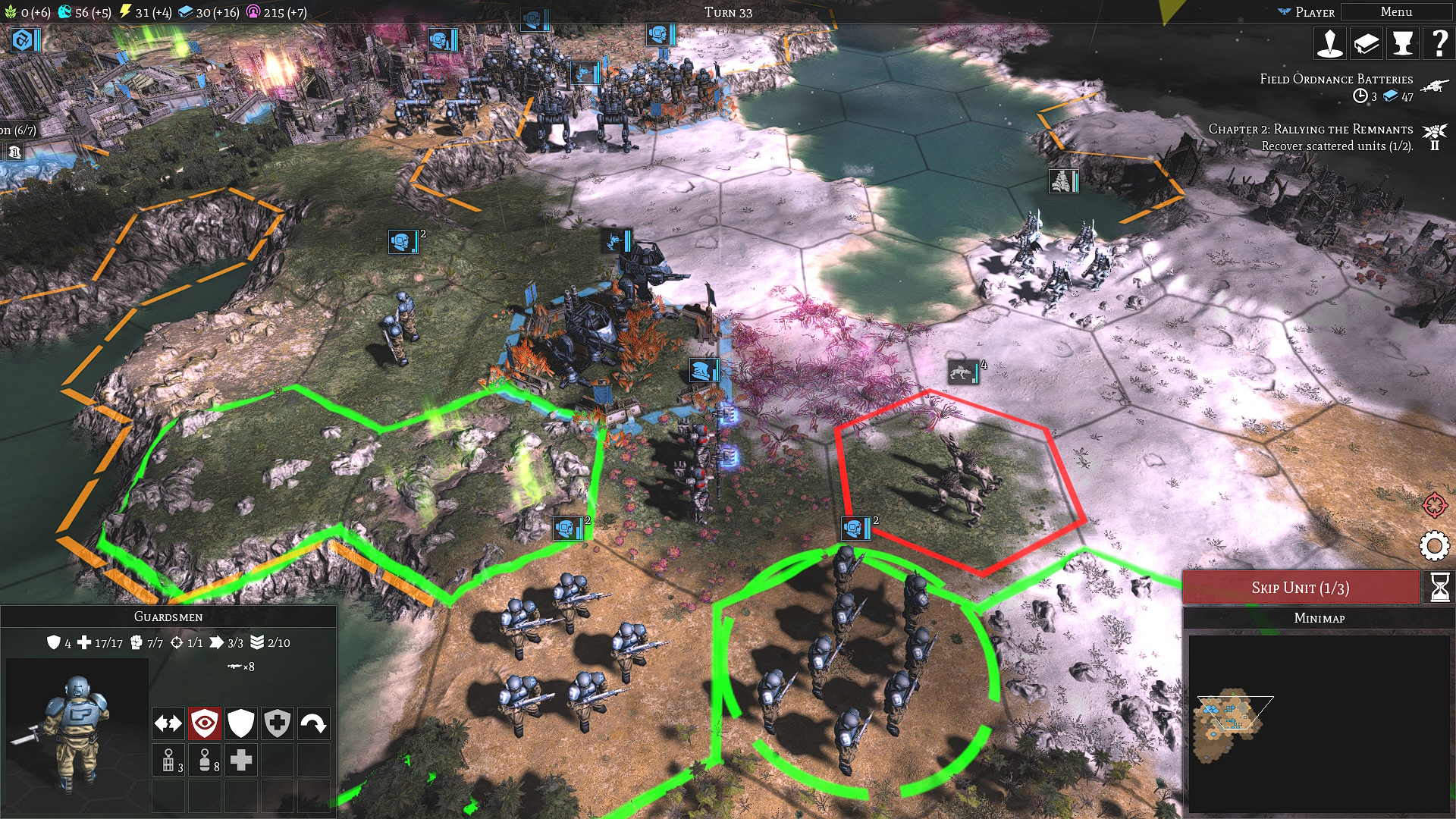The height and width of the screenshot is (819, 1456).
Task: Use the frag grenade ability showing 8
Action: [x=206, y=760]
